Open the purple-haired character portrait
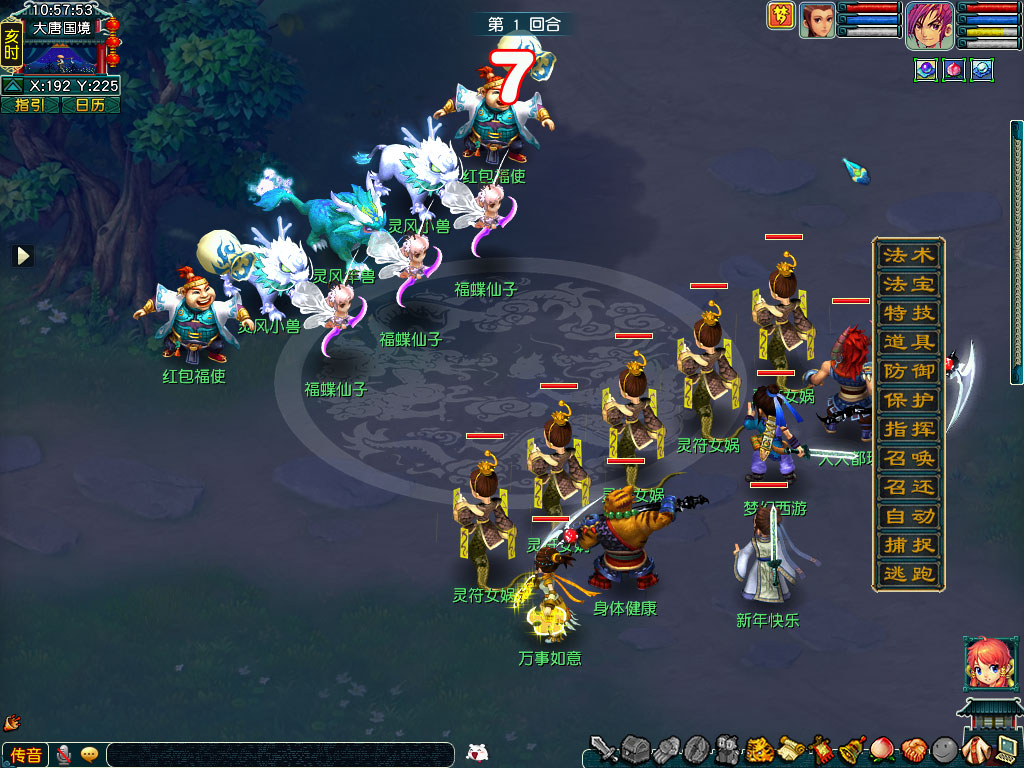This screenshot has height=768, width=1024. [x=929, y=24]
